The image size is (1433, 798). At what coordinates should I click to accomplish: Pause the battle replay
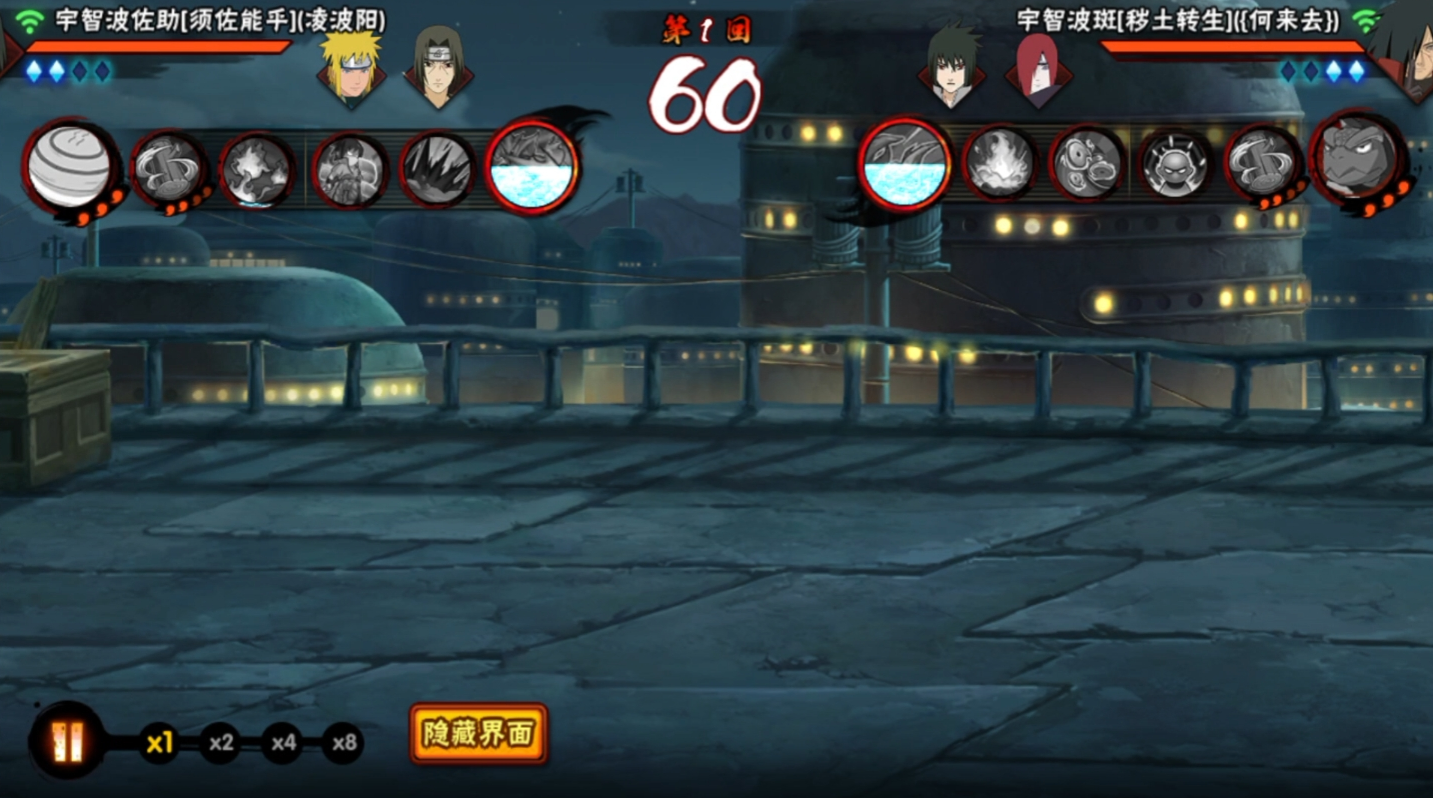(x=67, y=741)
